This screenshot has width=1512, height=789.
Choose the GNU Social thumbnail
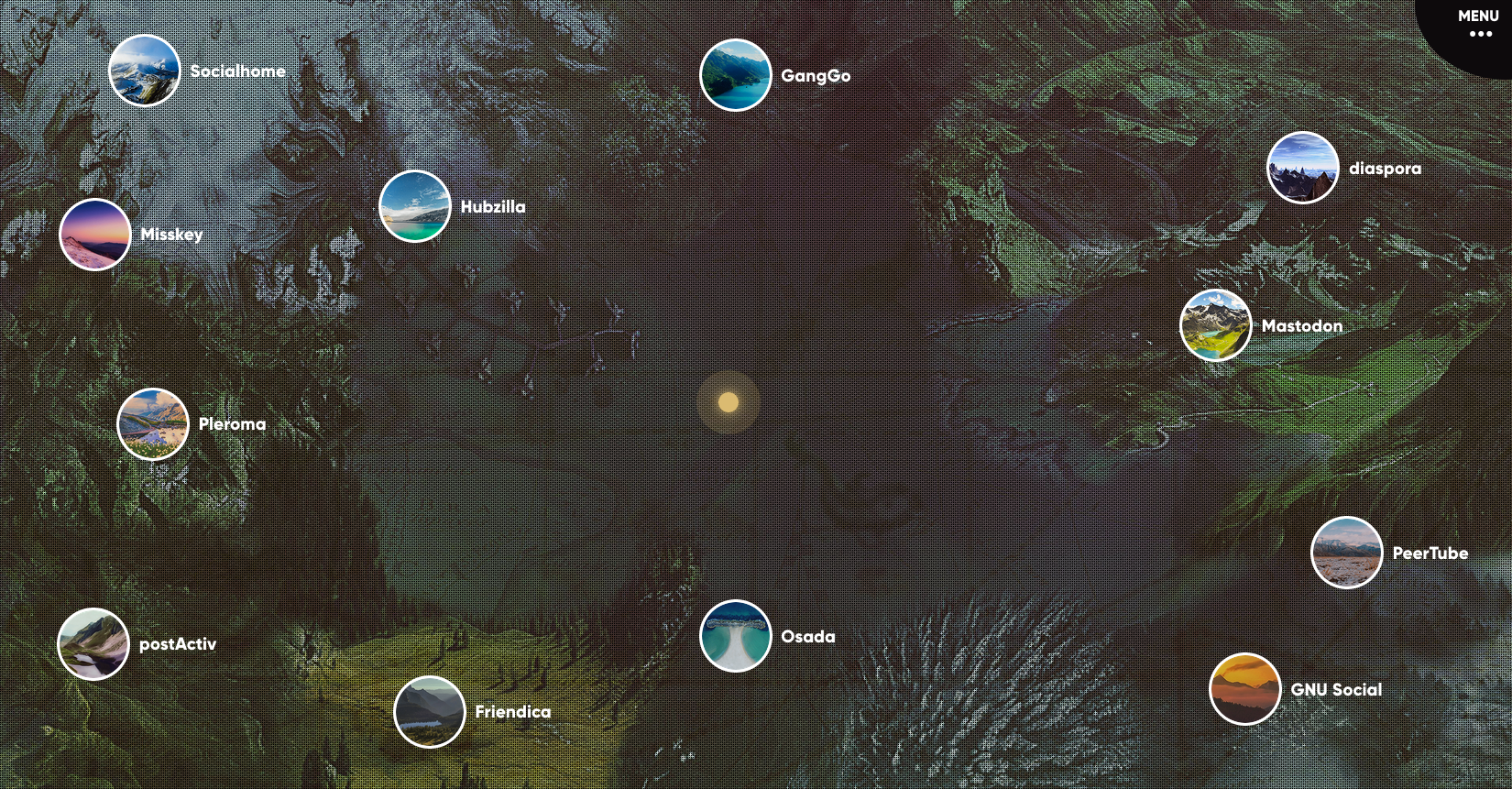coord(1244,689)
